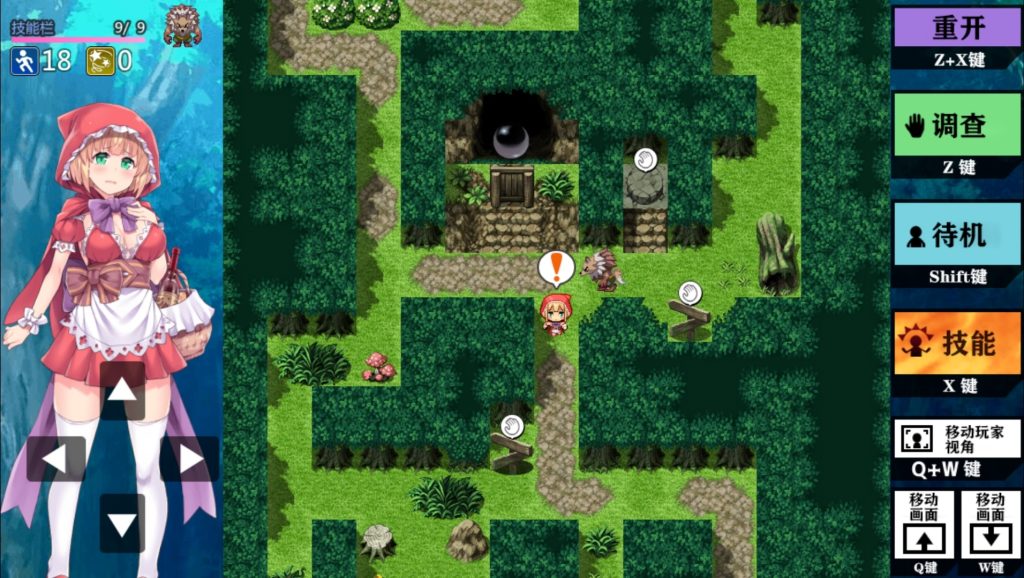Click the 移动画面 down-arrow scroll button
Screen dimensions: 1024x578
tap(990, 524)
